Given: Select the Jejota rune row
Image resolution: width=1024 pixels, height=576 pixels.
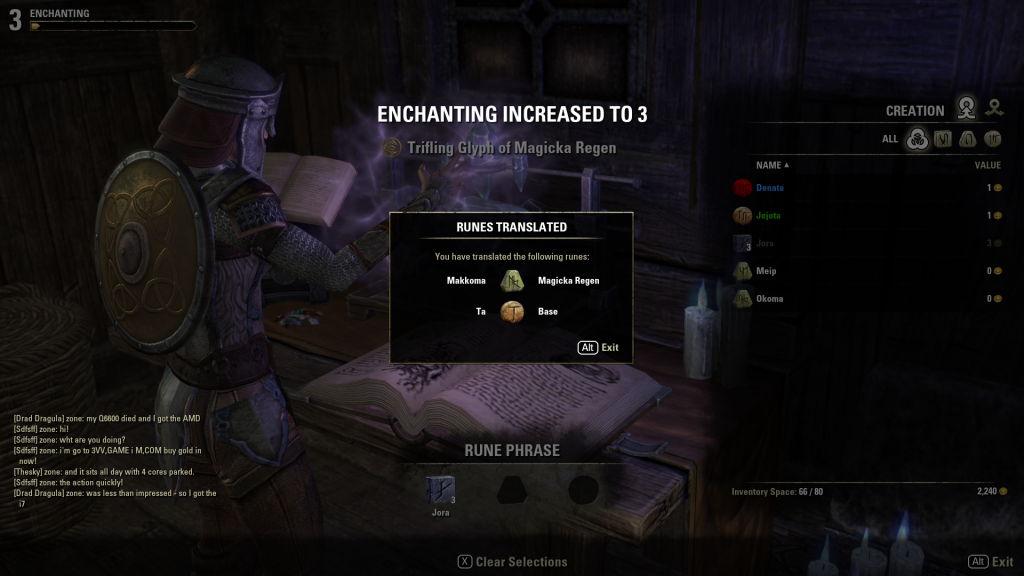Looking at the screenshot, I should click(x=768, y=215).
